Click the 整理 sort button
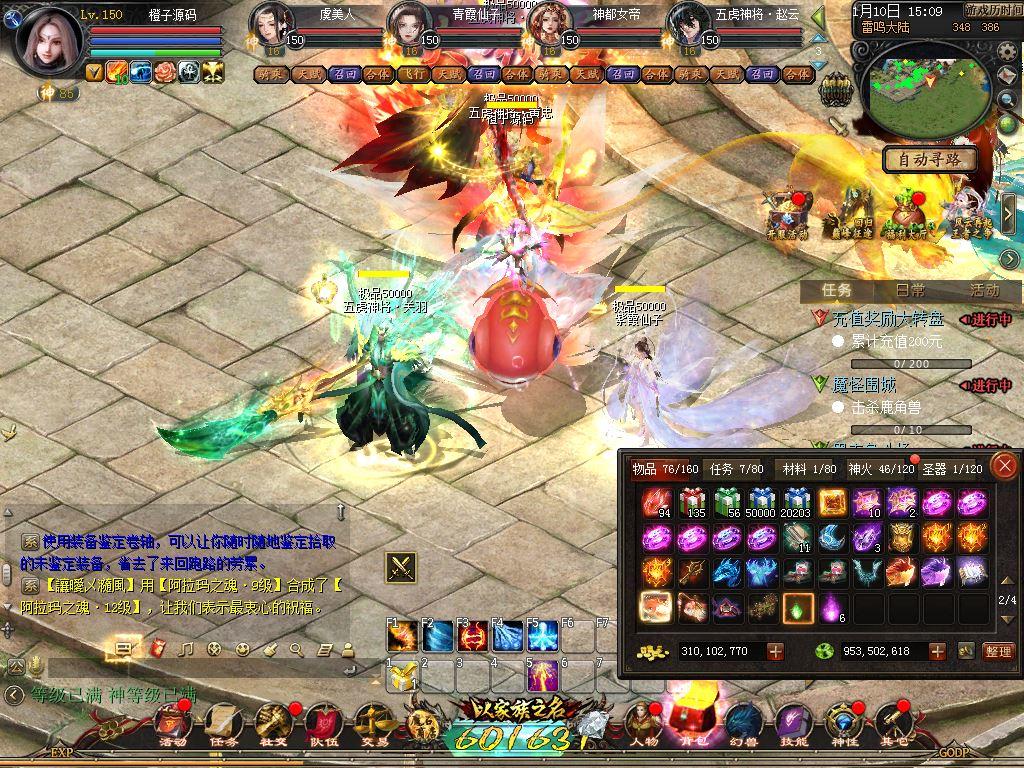Image resolution: width=1024 pixels, height=768 pixels. (x=997, y=651)
